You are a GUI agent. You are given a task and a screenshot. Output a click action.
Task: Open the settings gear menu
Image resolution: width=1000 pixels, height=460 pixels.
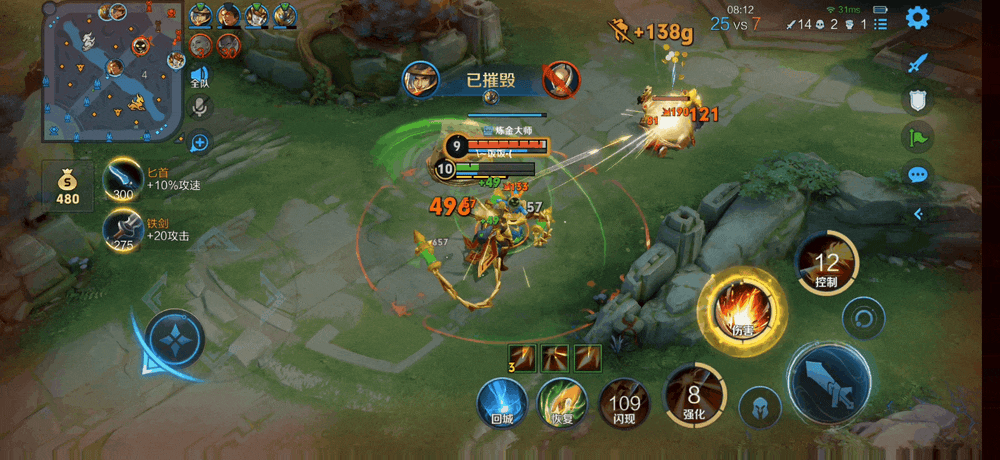[x=917, y=18]
